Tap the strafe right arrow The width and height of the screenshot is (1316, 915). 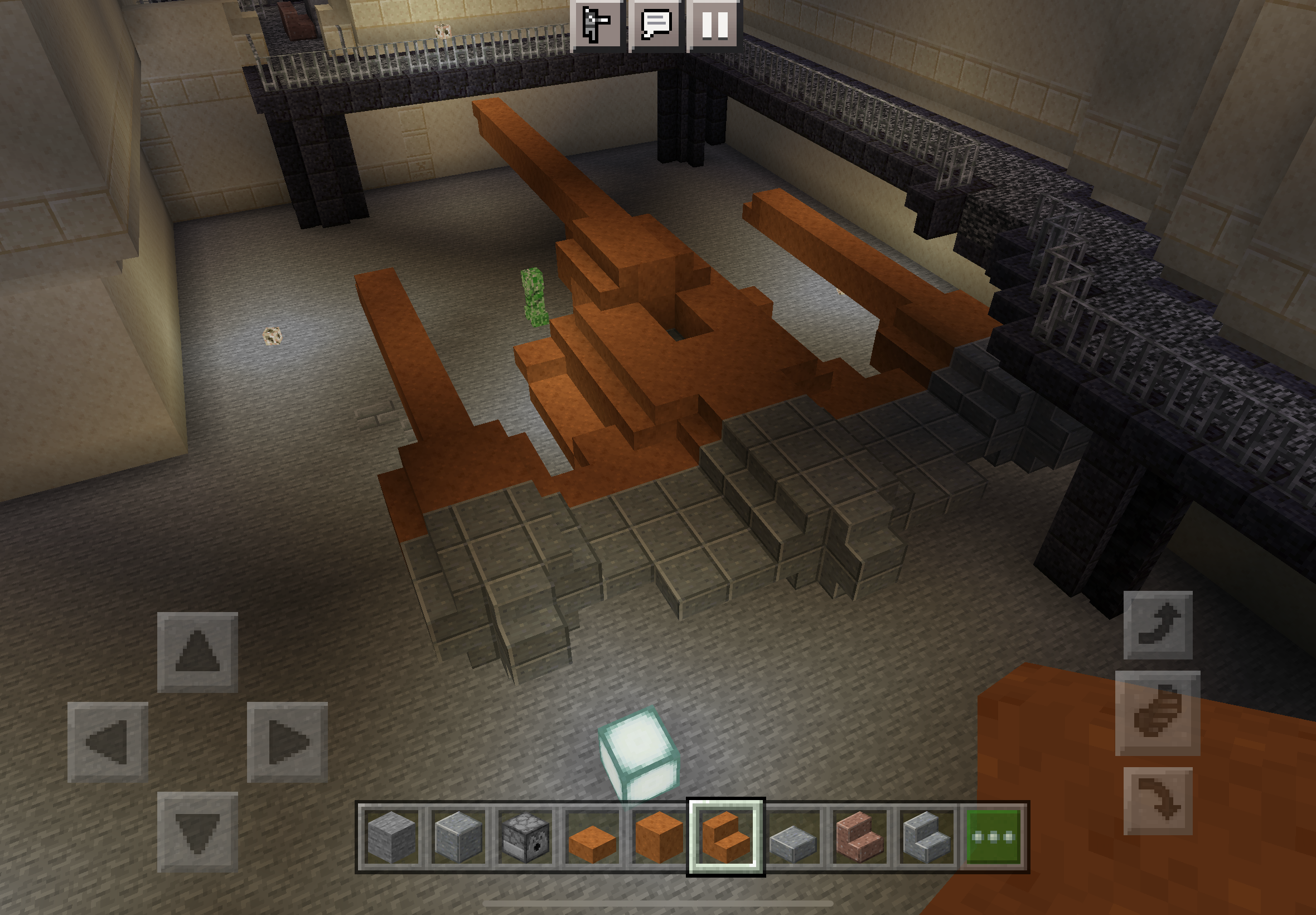[287, 742]
